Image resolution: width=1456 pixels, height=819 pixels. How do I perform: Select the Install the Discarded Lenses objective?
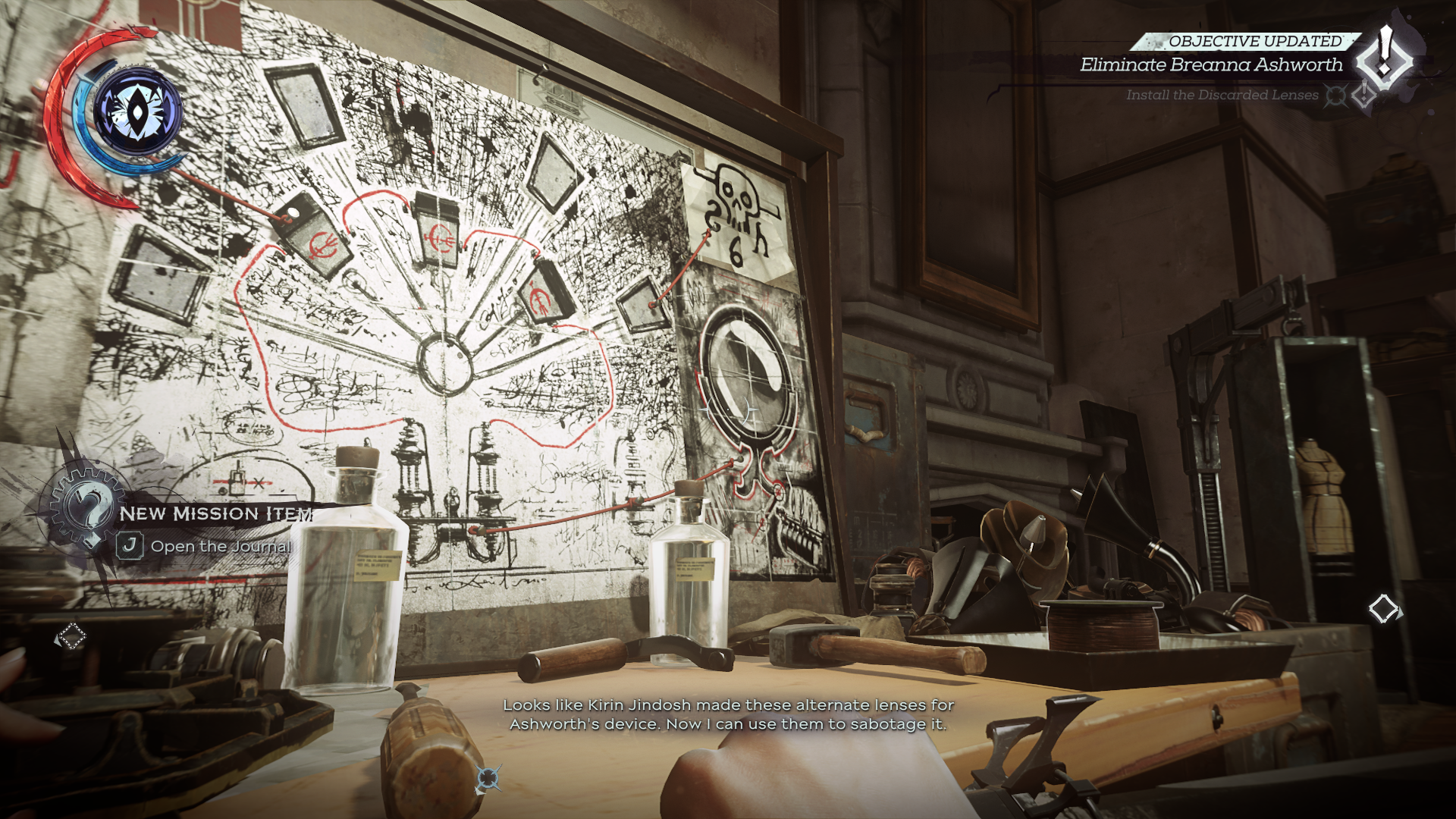(x=1222, y=95)
